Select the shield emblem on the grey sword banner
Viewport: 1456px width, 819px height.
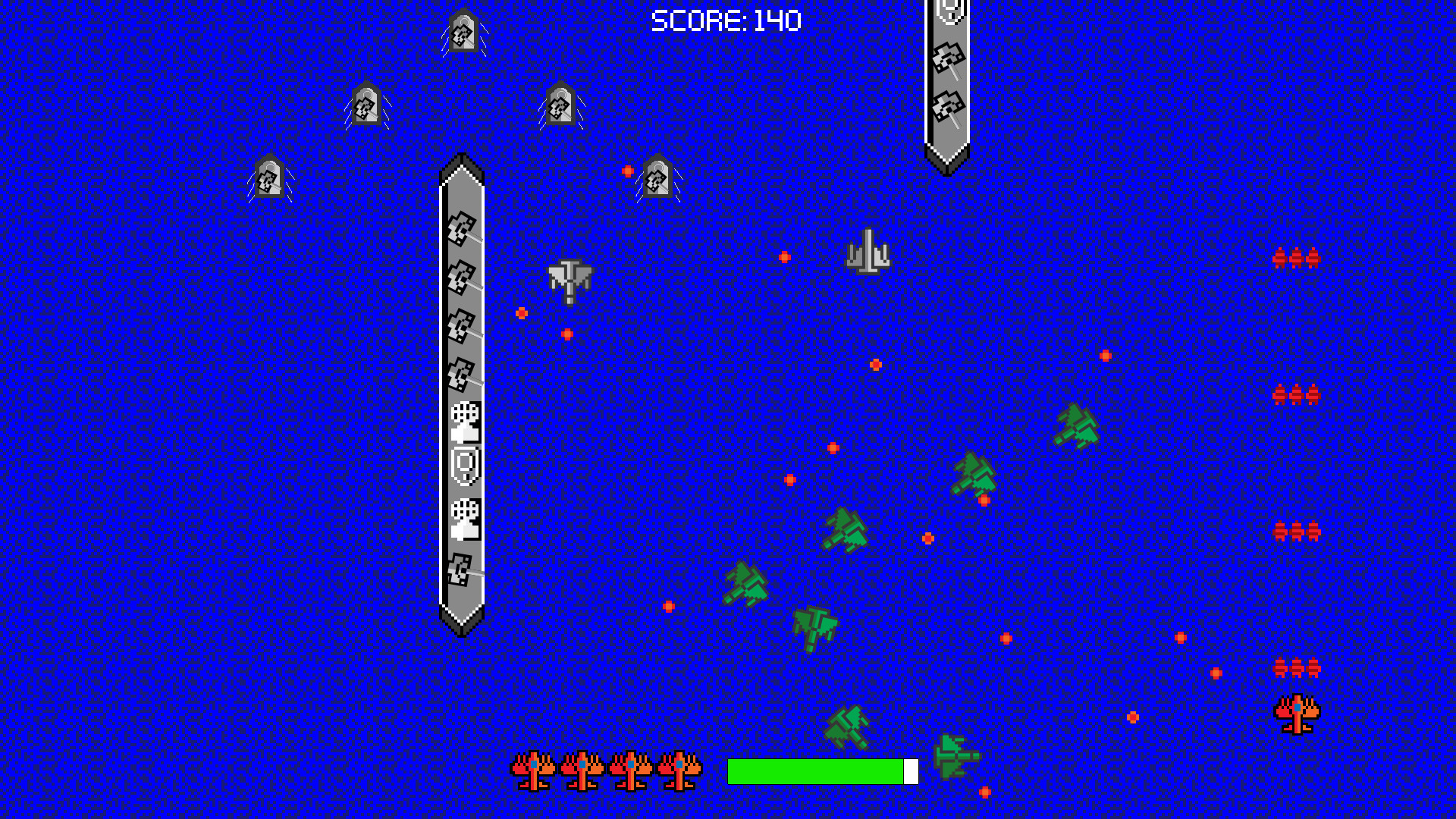(x=463, y=466)
